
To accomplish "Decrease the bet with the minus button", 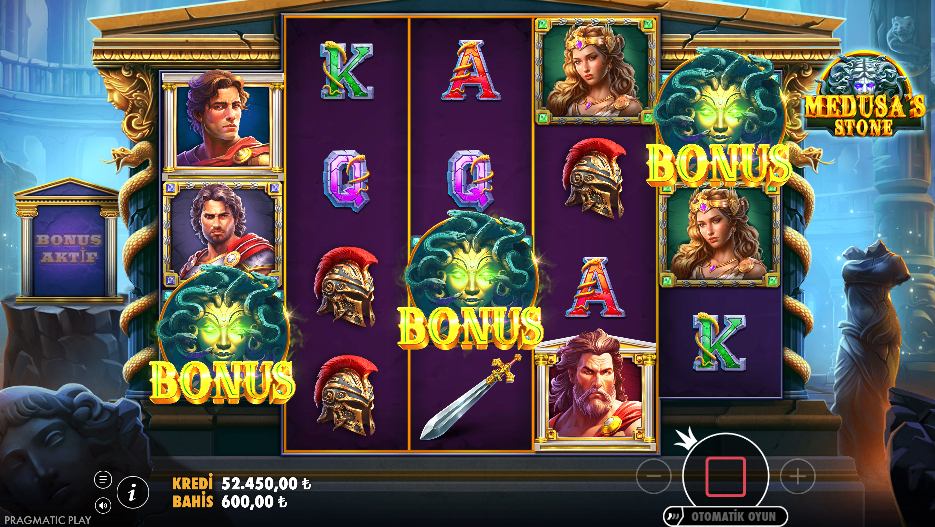I will point(653,476).
